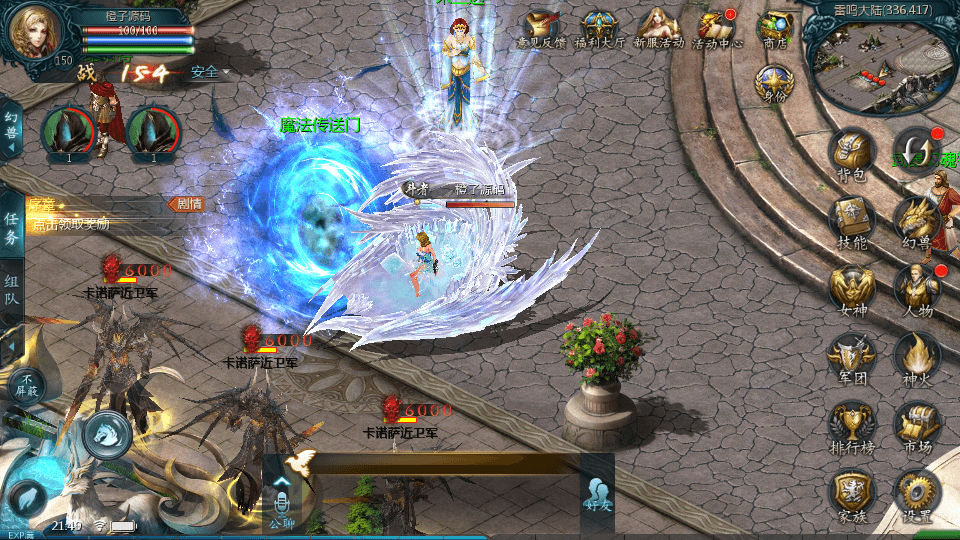Open the 新服活动 new server events
The image size is (960, 540).
click(x=659, y=29)
